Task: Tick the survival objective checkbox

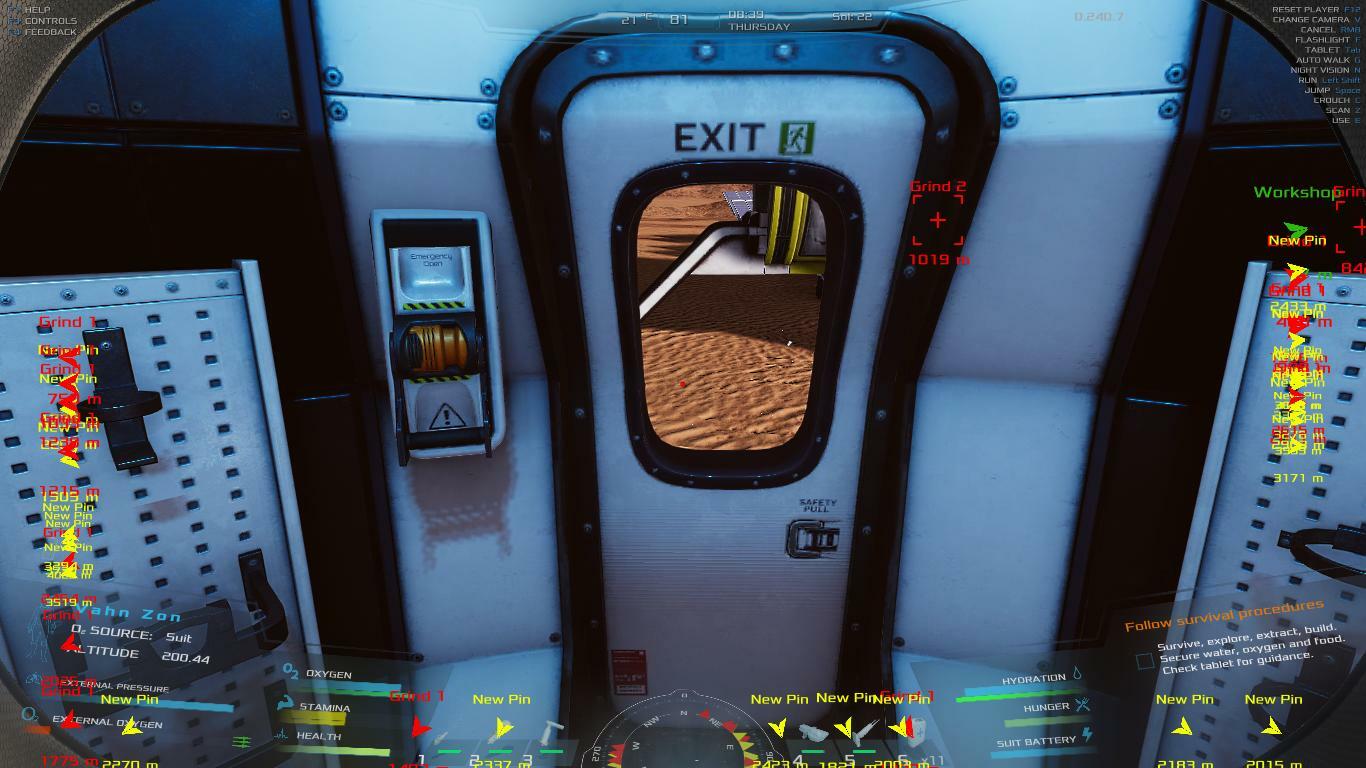Action: point(1145,661)
